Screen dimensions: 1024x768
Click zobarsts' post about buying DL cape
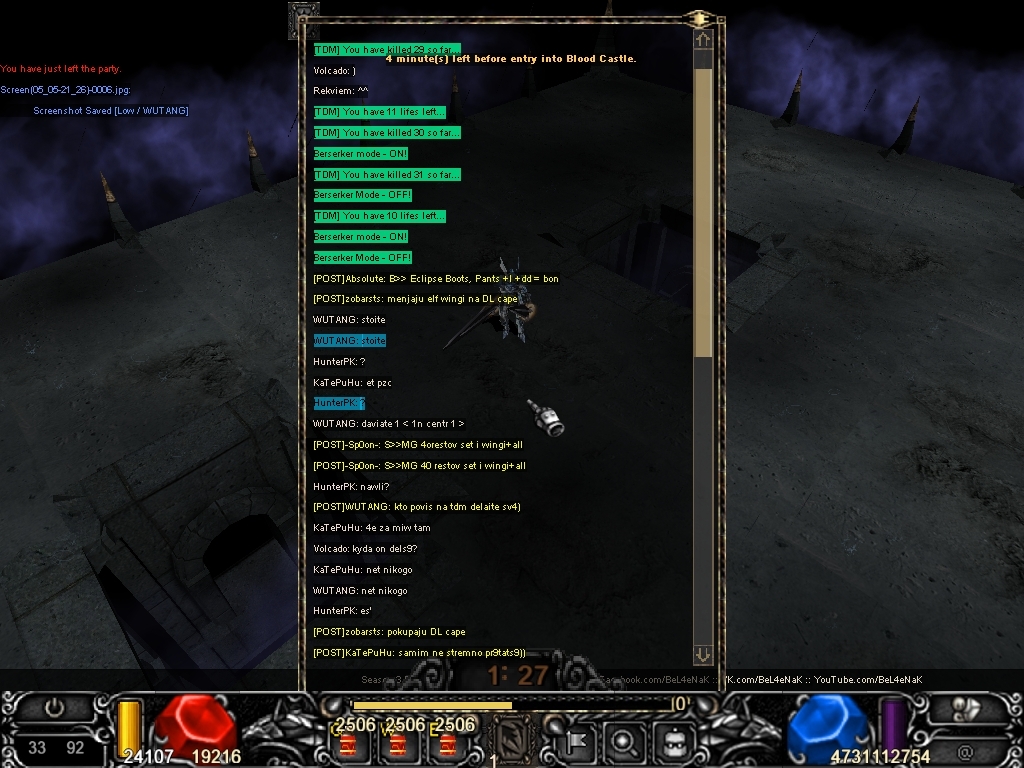pos(389,632)
